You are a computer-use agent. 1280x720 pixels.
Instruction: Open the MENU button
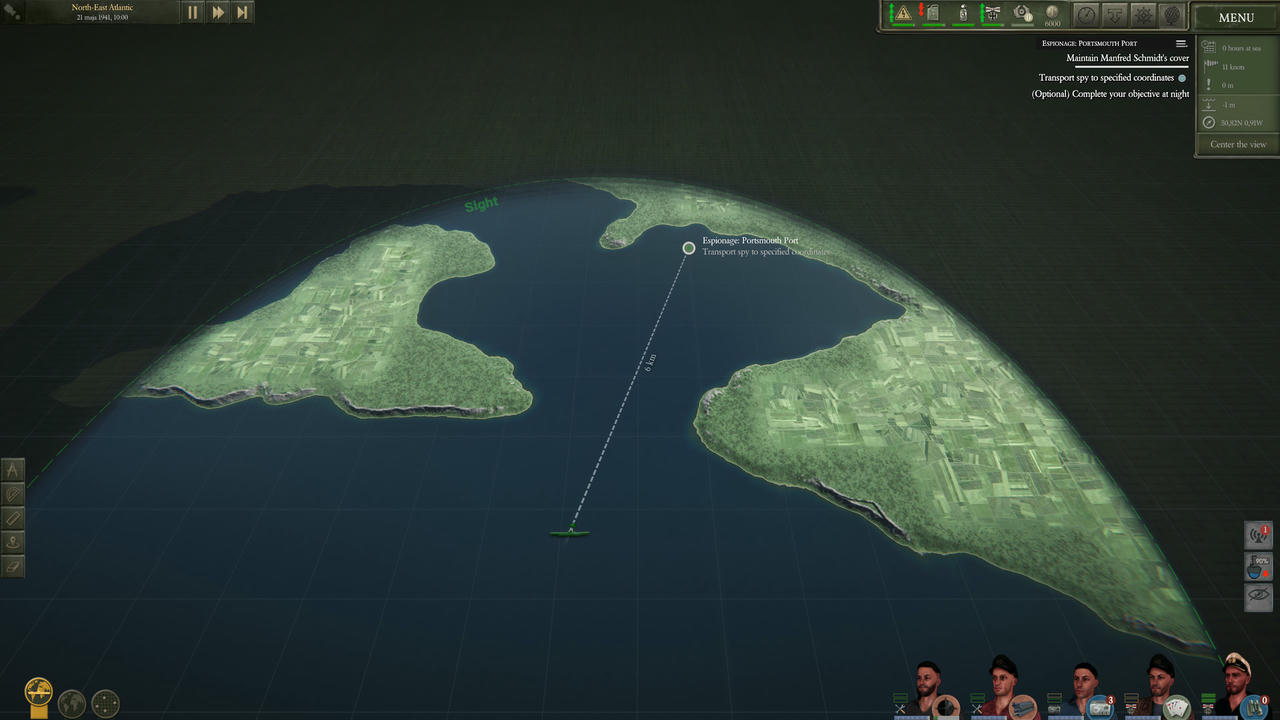point(1236,17)
